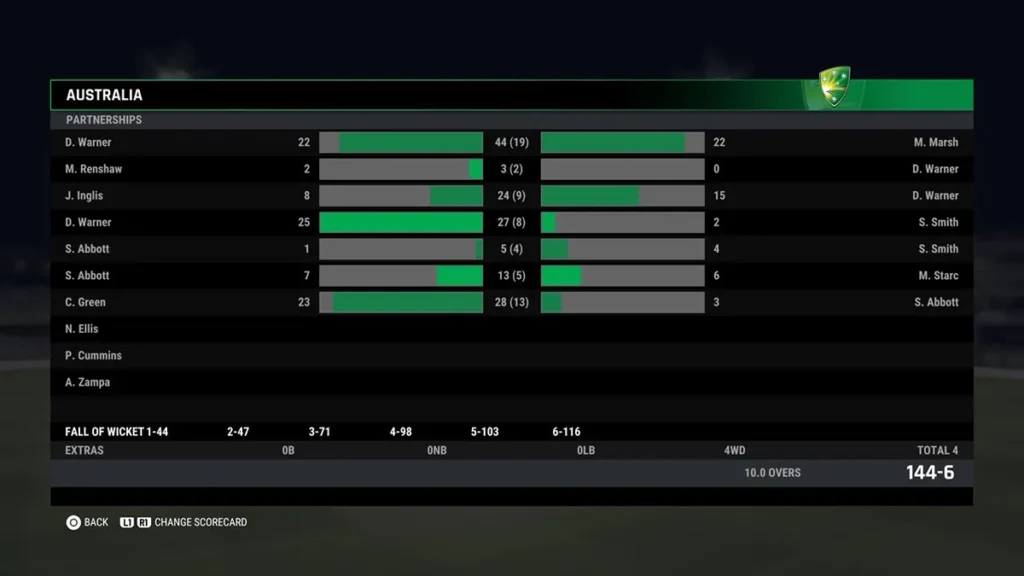Select the M. Renshaw partnership row
Screen dimensions: 1024x576
pos(94,169)
